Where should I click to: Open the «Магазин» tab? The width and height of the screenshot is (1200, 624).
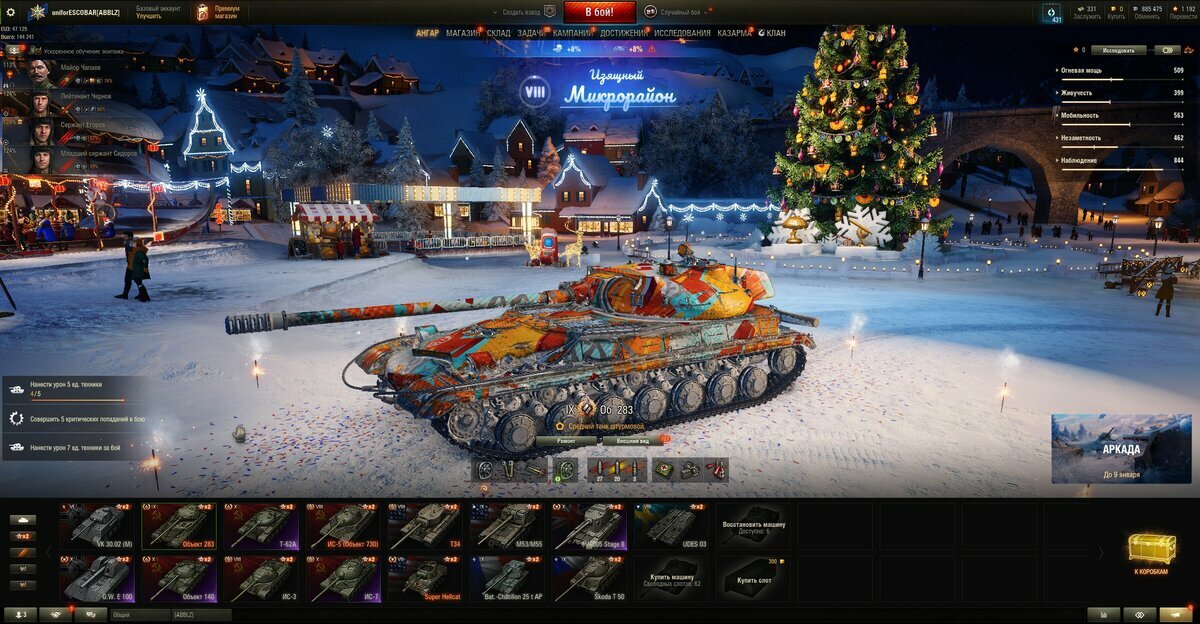pyautogui.click(x=463, y=33)
